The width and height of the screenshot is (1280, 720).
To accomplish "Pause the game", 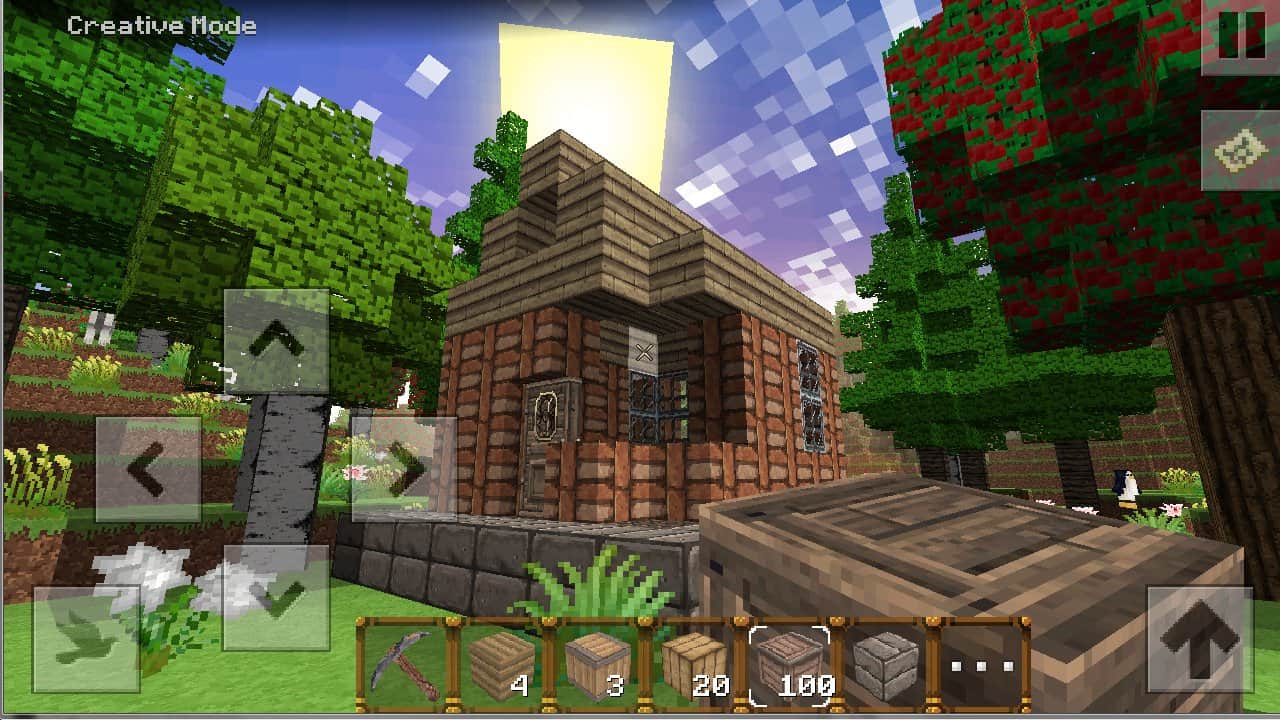I will [1240, 38].
